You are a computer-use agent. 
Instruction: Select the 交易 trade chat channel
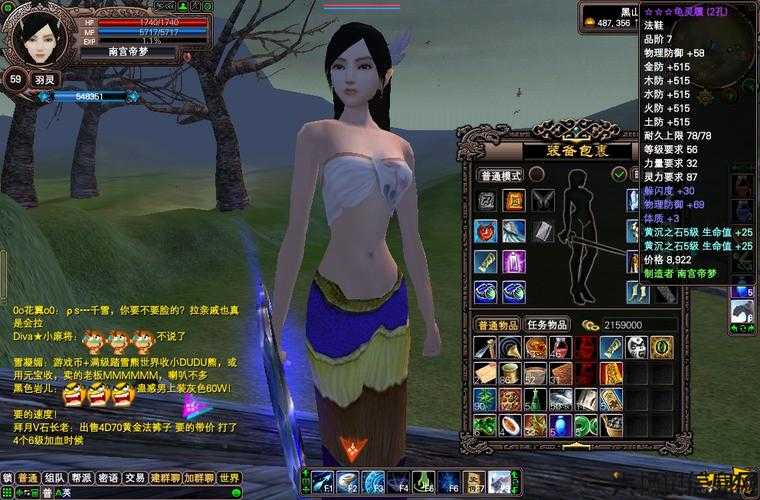click(135, 478)
